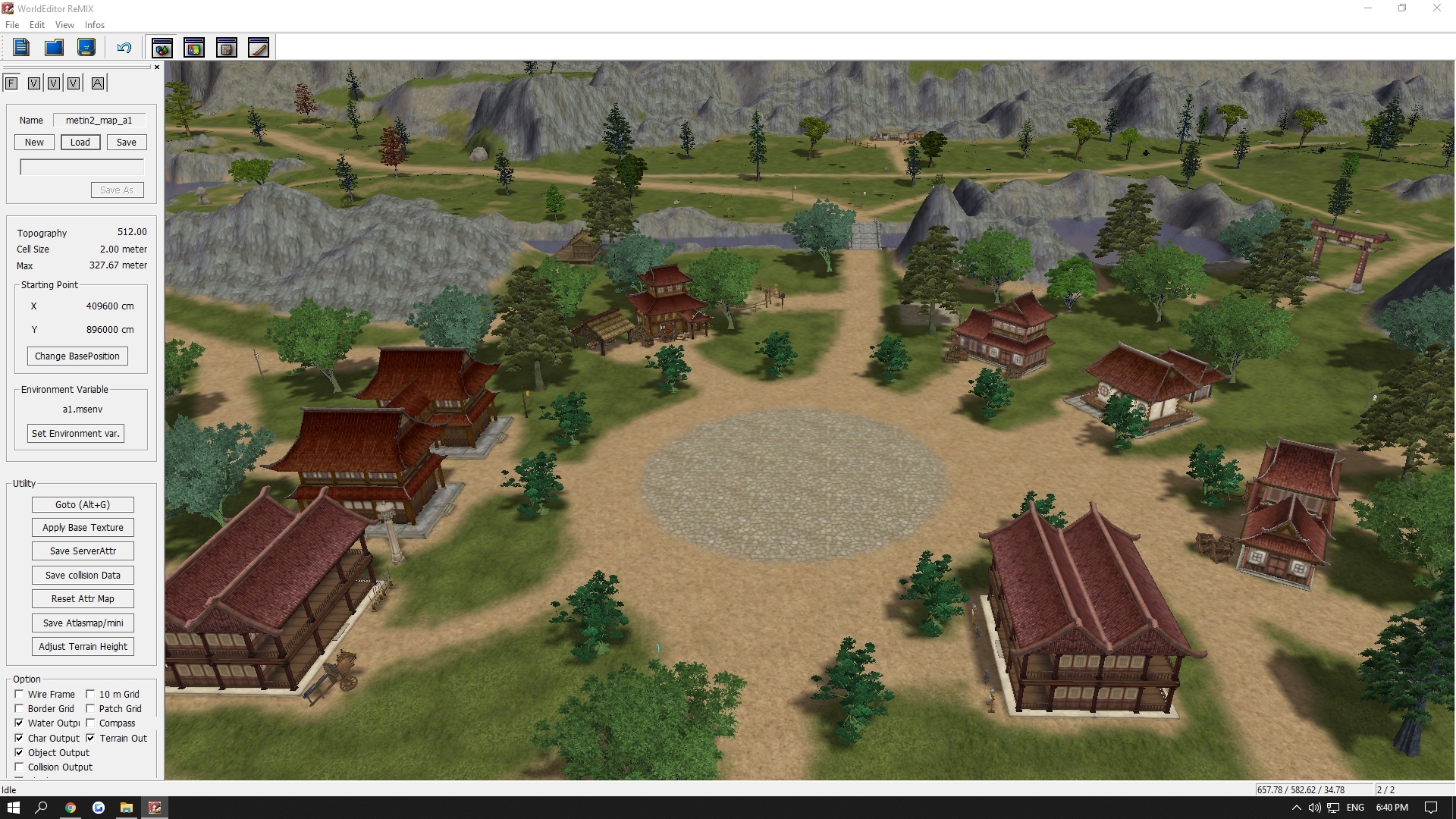1456x819 pixels.
Task: Click the Change BasePosition button
Action: pos(77,356)
